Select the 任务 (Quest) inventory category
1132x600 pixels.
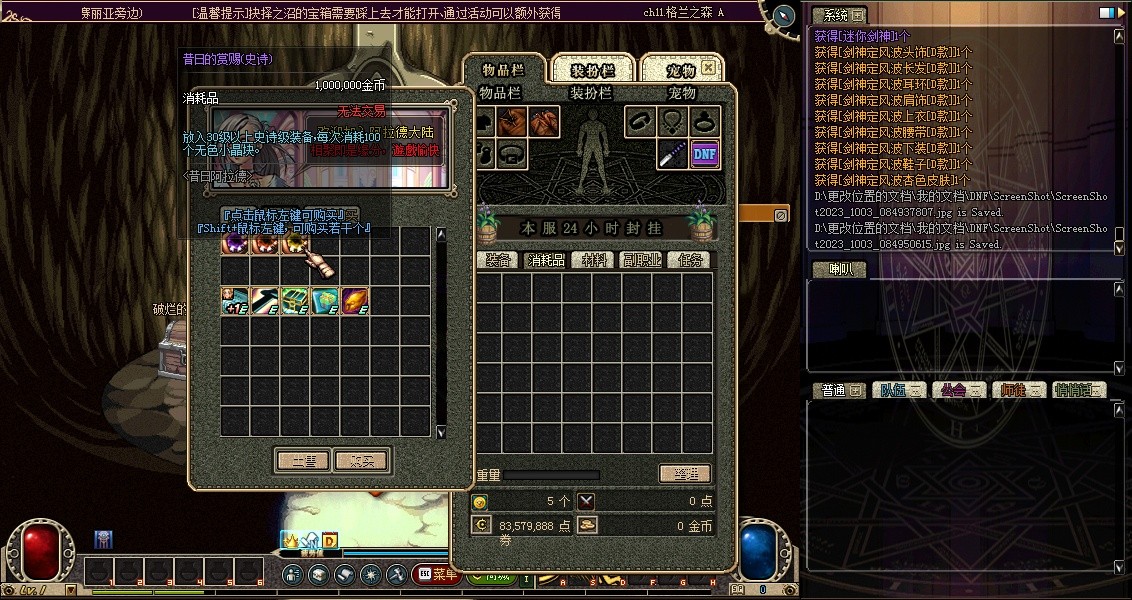pos(691,260)
